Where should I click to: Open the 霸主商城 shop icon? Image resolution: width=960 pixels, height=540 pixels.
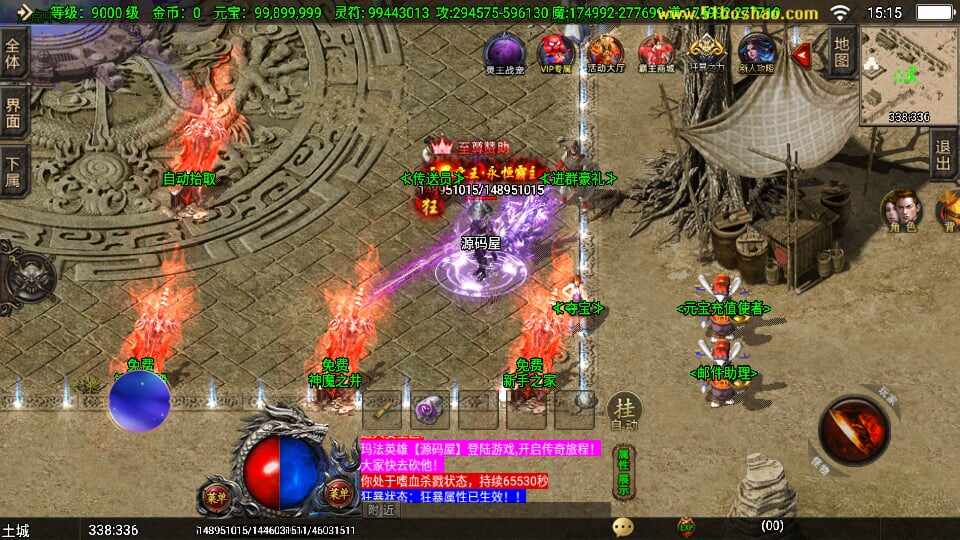click(x=656, y=53)
